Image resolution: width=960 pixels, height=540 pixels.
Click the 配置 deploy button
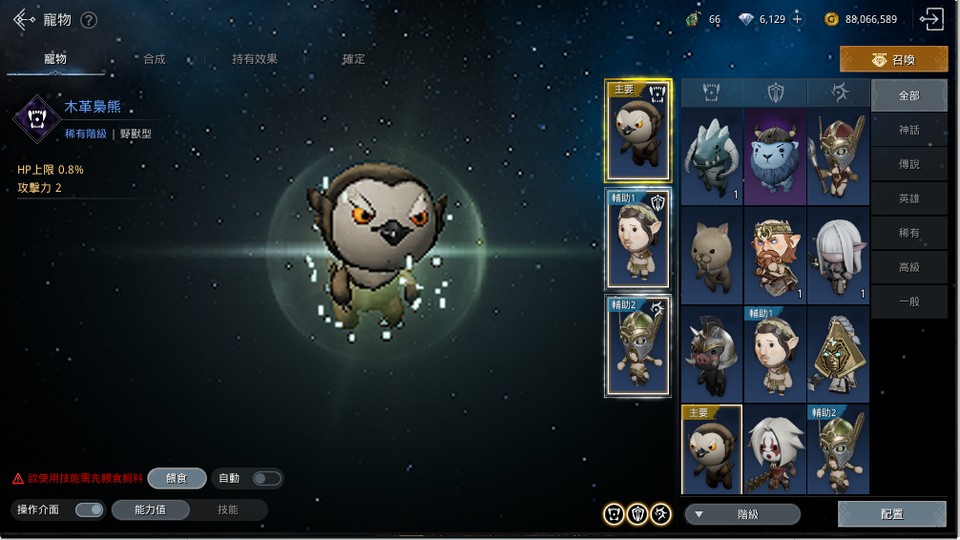(892, 514)
